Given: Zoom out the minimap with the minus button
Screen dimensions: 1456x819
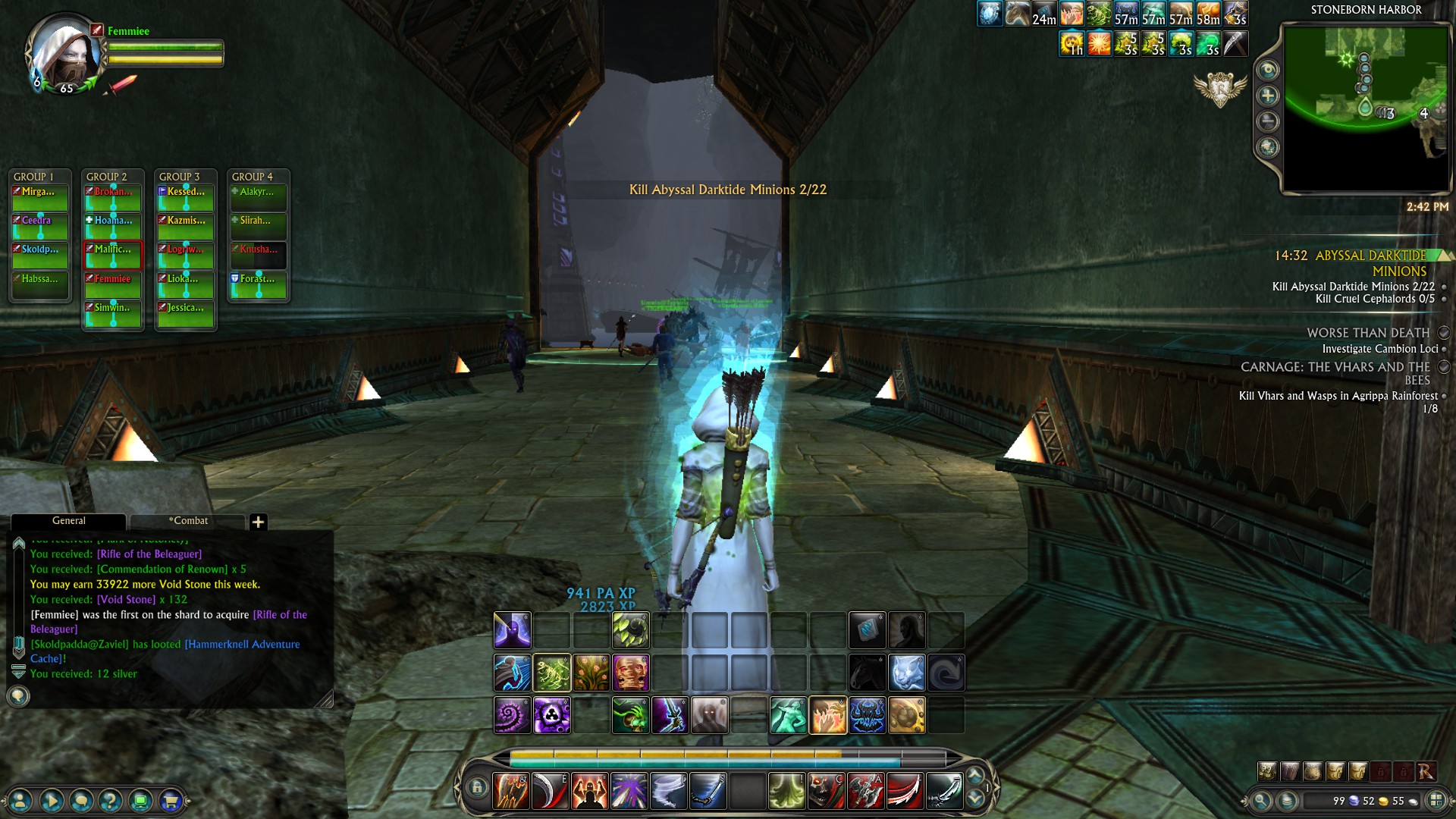Looking at the screenshot, I should [x=1268, y=121].
